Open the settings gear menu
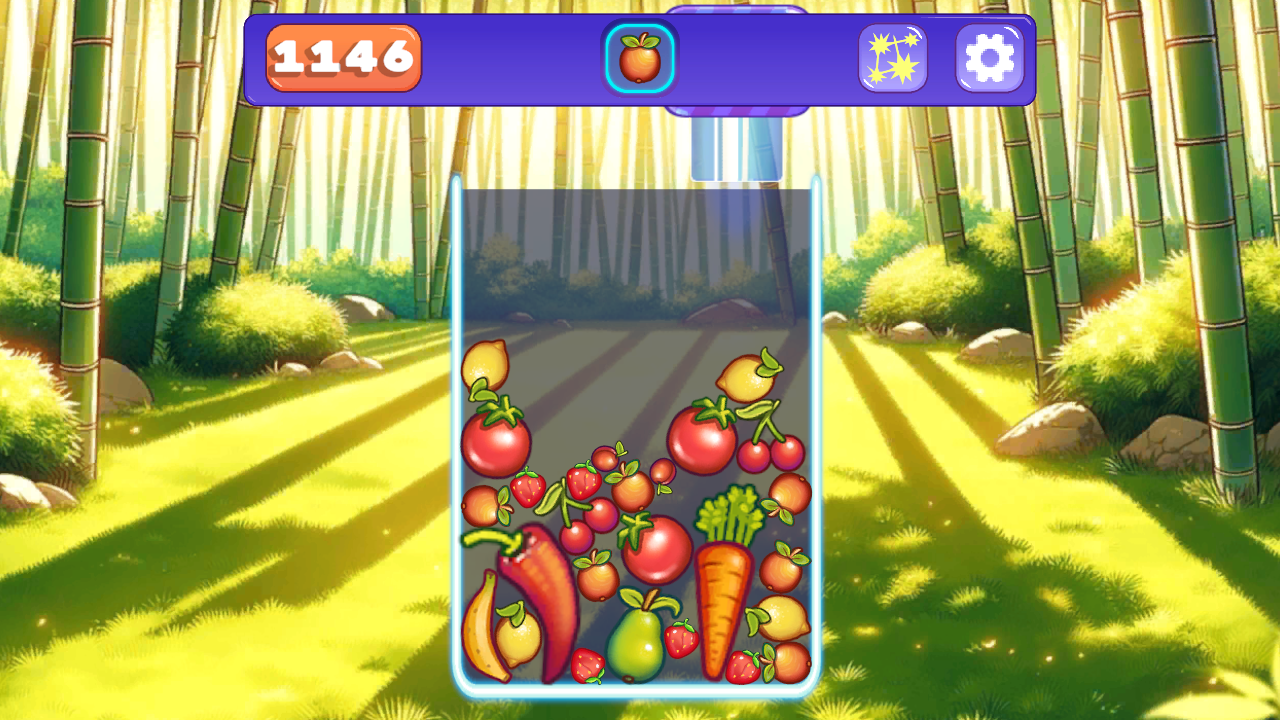1280x720 pixels. pyautogui.click(x=990, y=57)
